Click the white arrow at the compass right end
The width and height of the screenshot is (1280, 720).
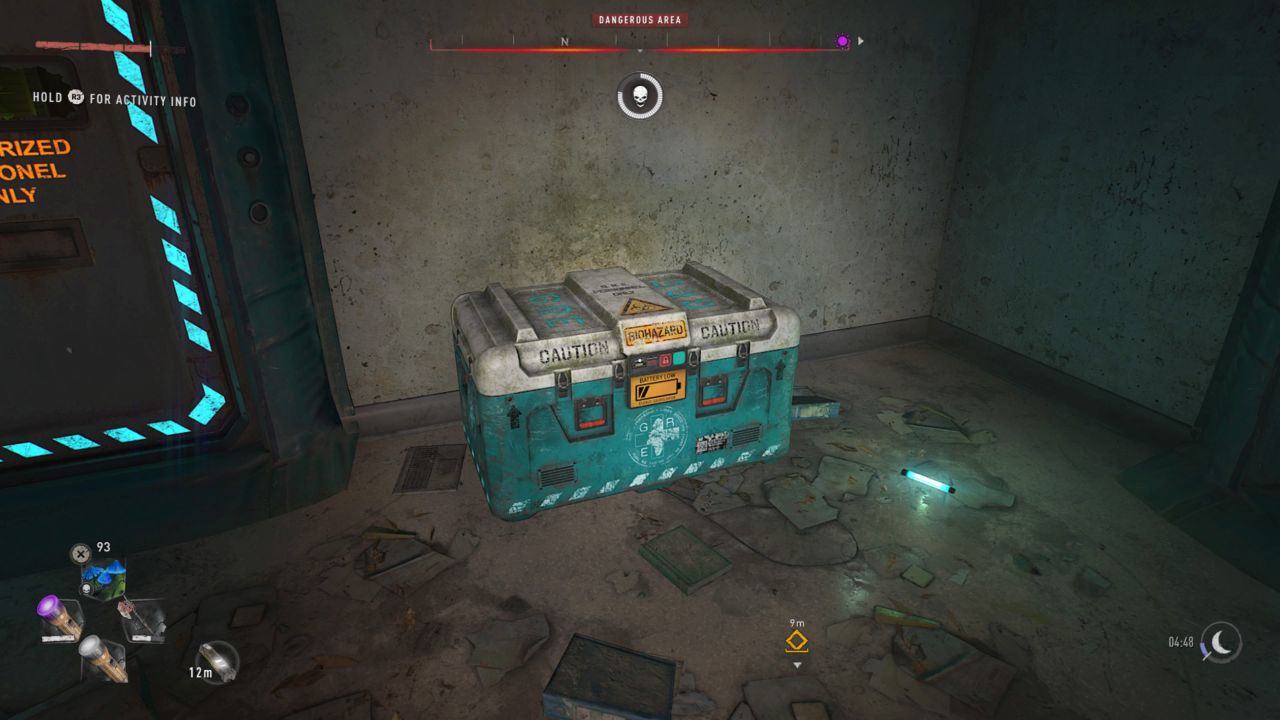(x=858, y=41)
